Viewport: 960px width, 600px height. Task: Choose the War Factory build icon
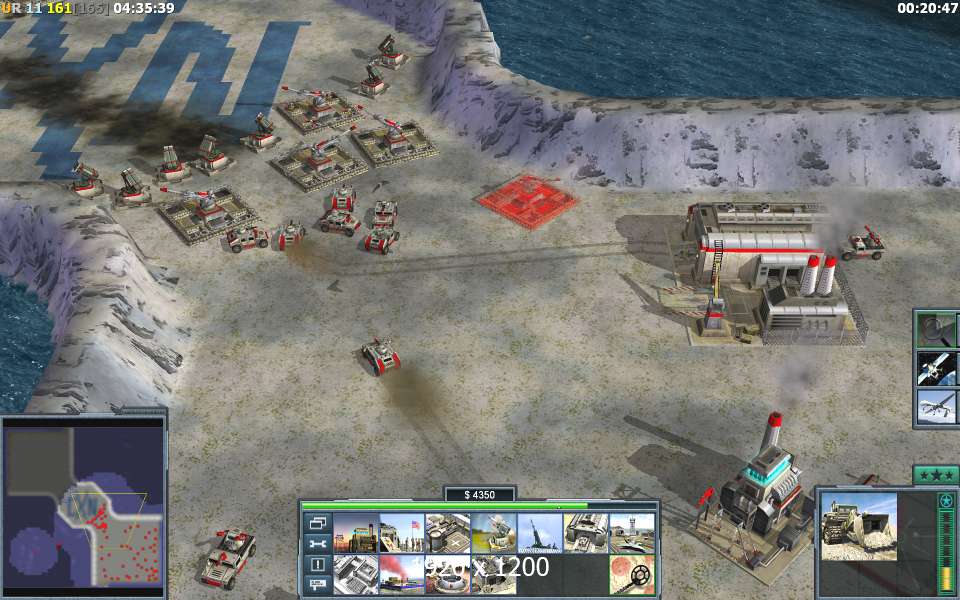click(585, 533)
